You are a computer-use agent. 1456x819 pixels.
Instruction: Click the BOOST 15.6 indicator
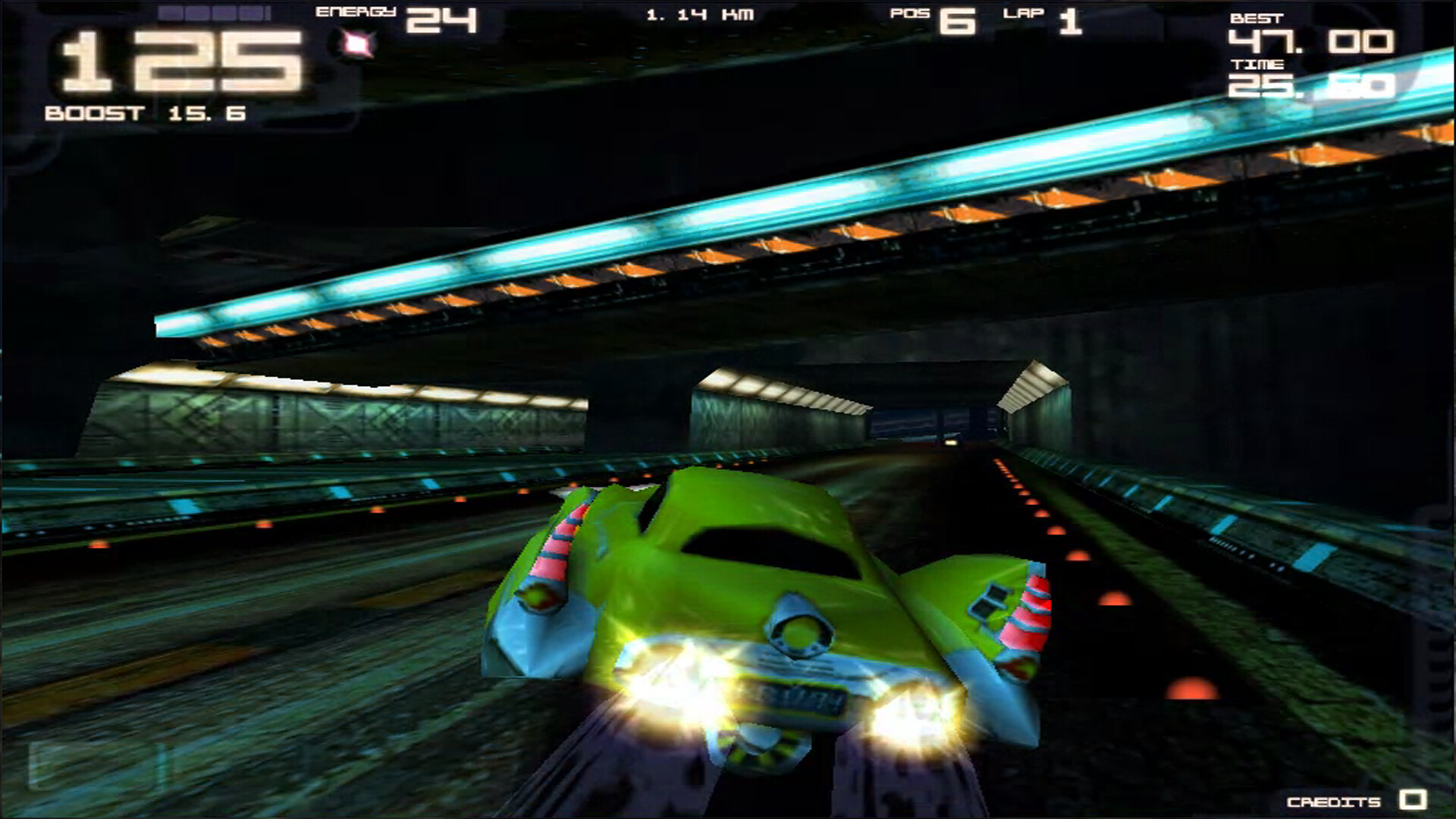pos(146,112)
